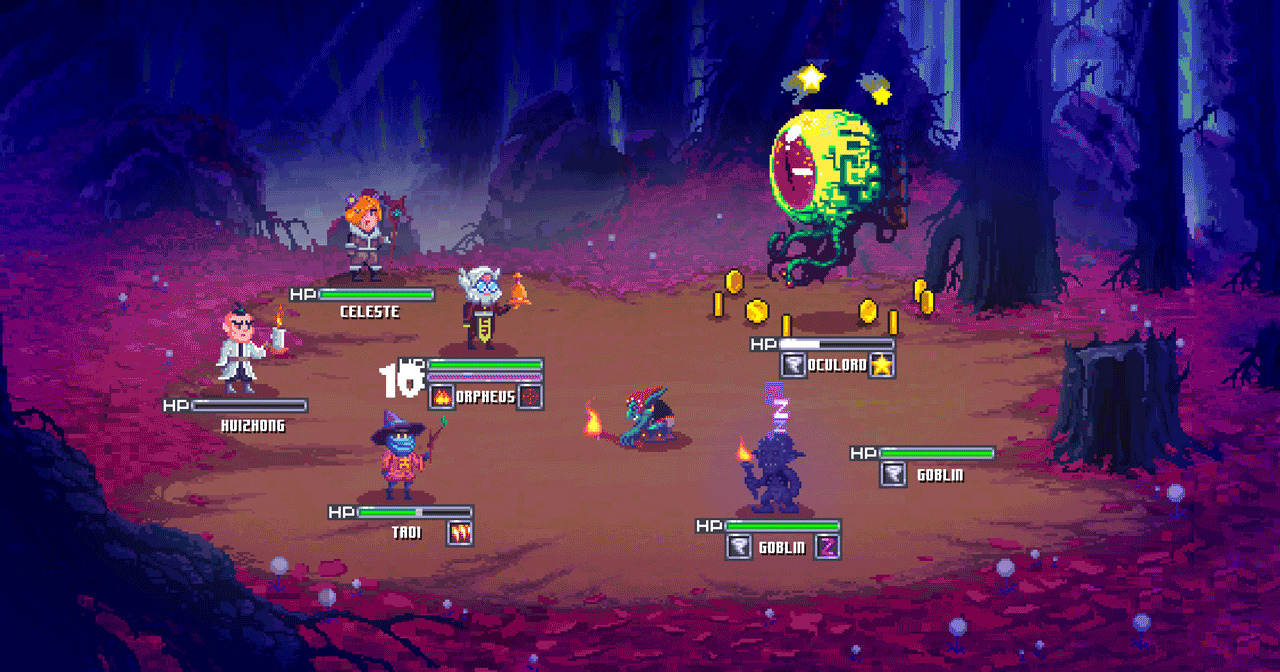Select Oculord's gold star status icon
Image resolution: width=1280 pixels, height=672 pixels.
click(x=881, y=365)
